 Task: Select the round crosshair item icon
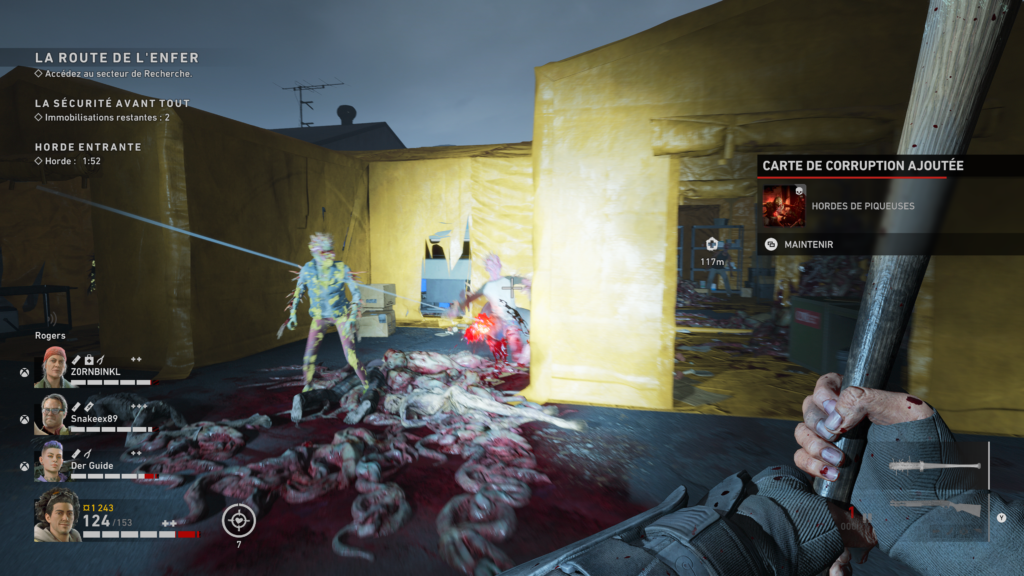(239, 520)
